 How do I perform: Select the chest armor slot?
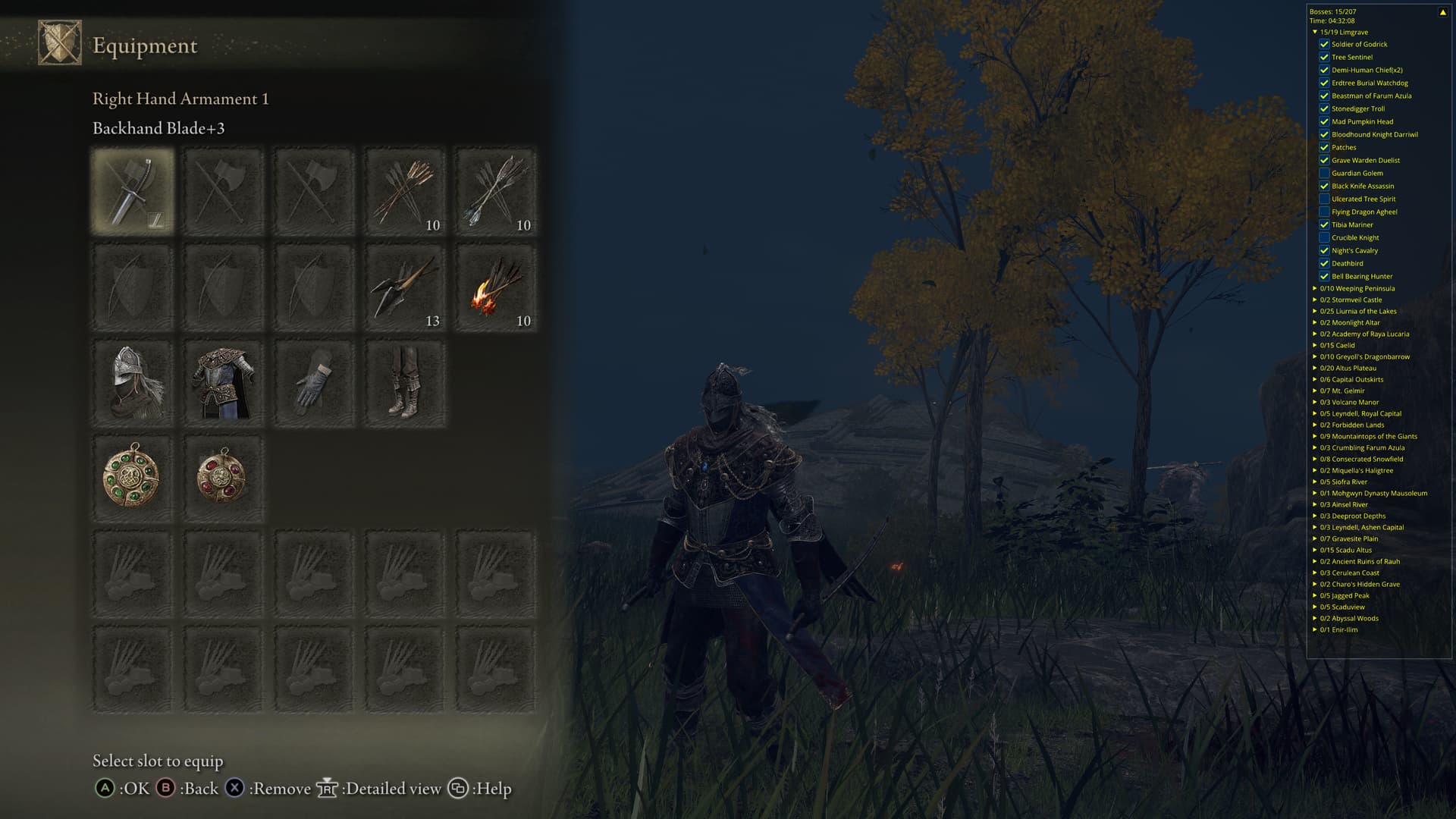pyautogui.click(x=223, y=383)
